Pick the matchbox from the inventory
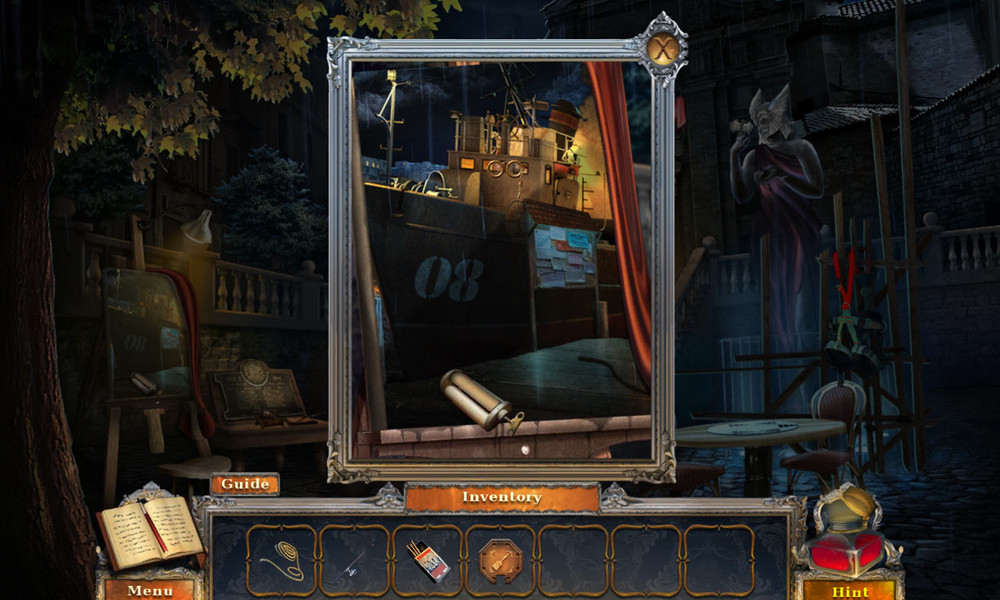 point(428,560)
